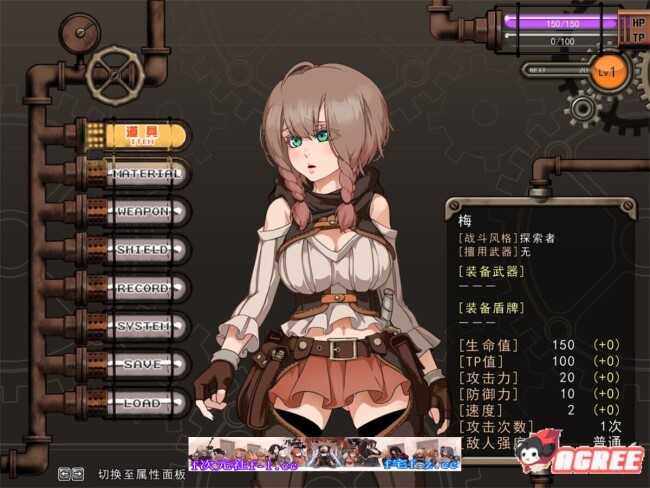Select LOAD from the pipe menu
This screenshot has height=488, width=650.
coord(146,403)
